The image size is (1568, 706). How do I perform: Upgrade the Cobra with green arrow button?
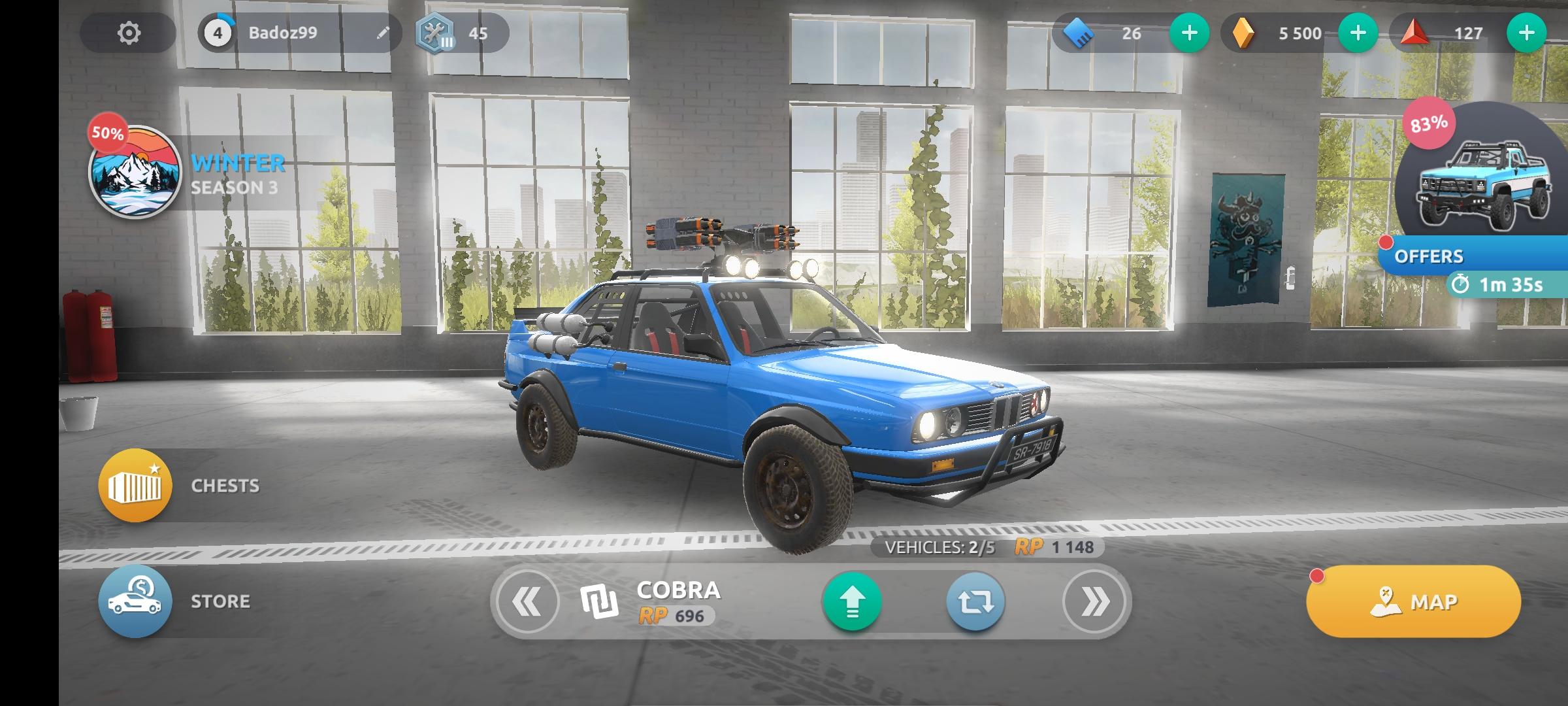coord(852,601)
